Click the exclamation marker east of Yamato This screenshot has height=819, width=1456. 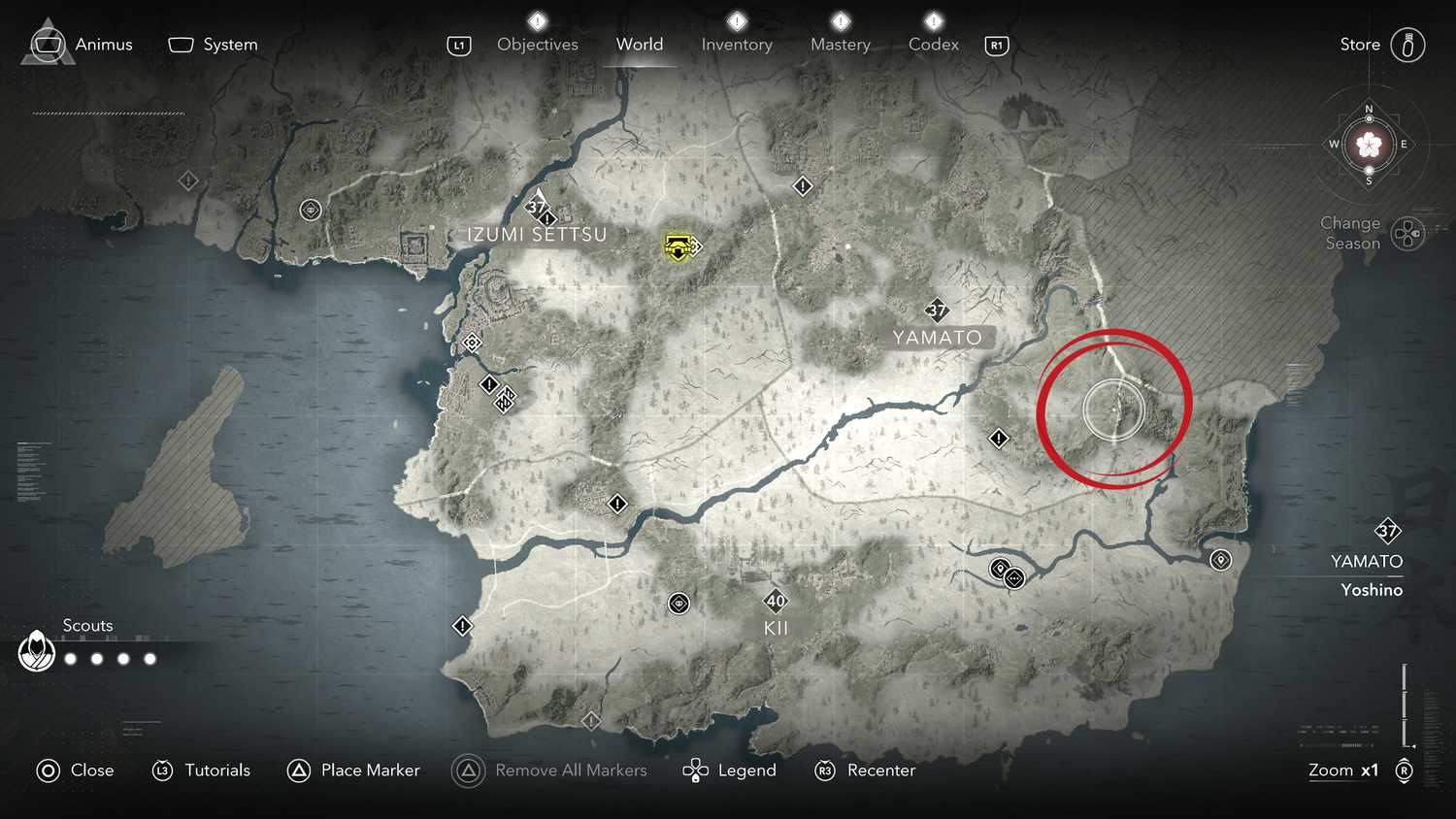[1000, 439]
